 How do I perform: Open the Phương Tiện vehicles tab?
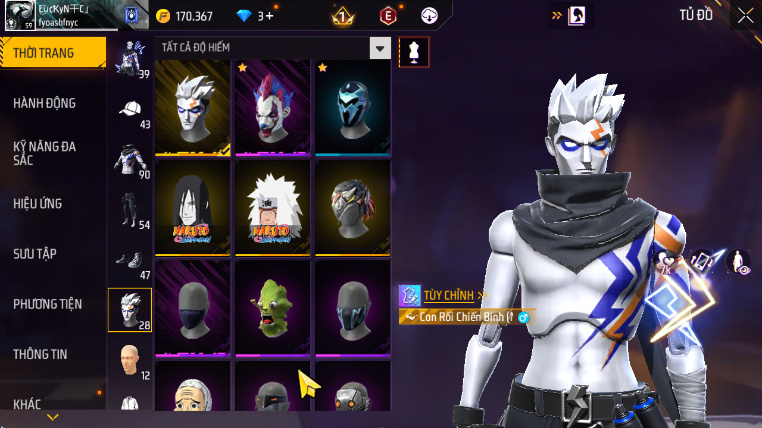point(50,303)
